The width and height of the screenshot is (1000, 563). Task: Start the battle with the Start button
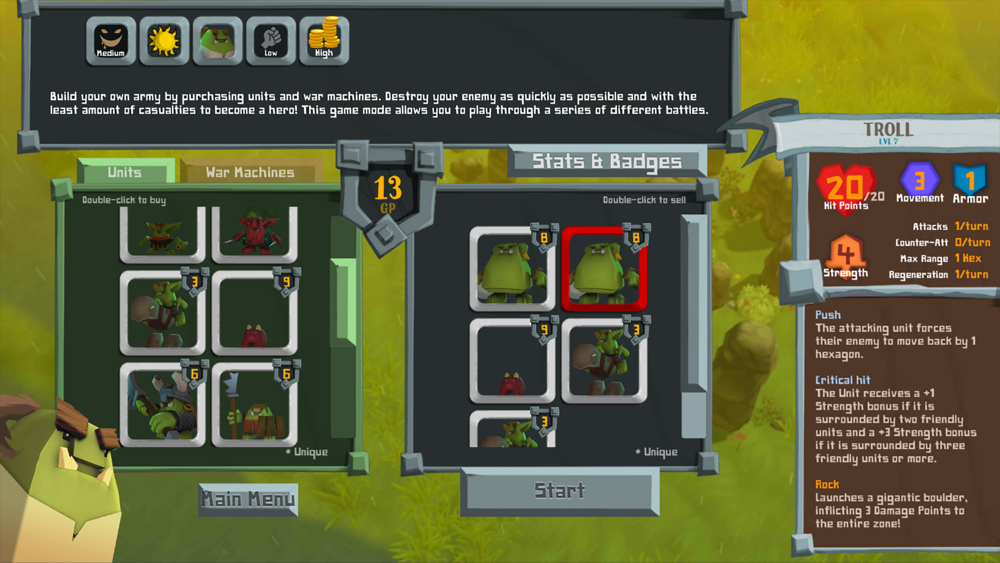(560, 491)
